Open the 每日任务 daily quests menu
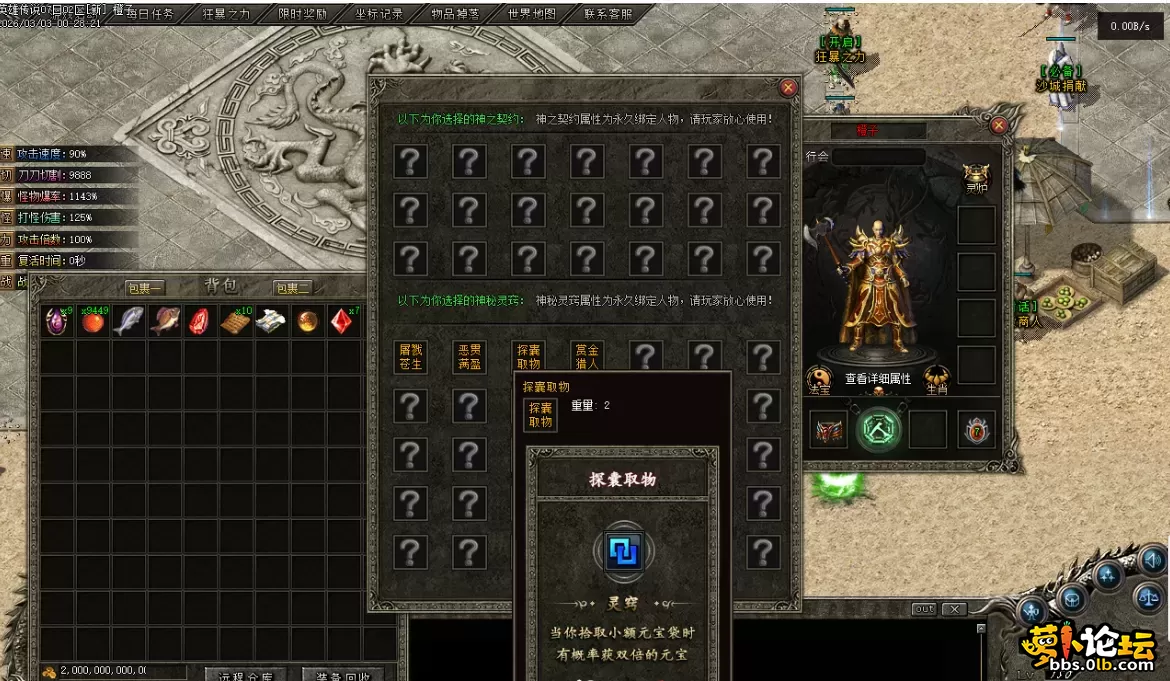The width and height of the screenshot is (1170, 681). pos(150,14)
